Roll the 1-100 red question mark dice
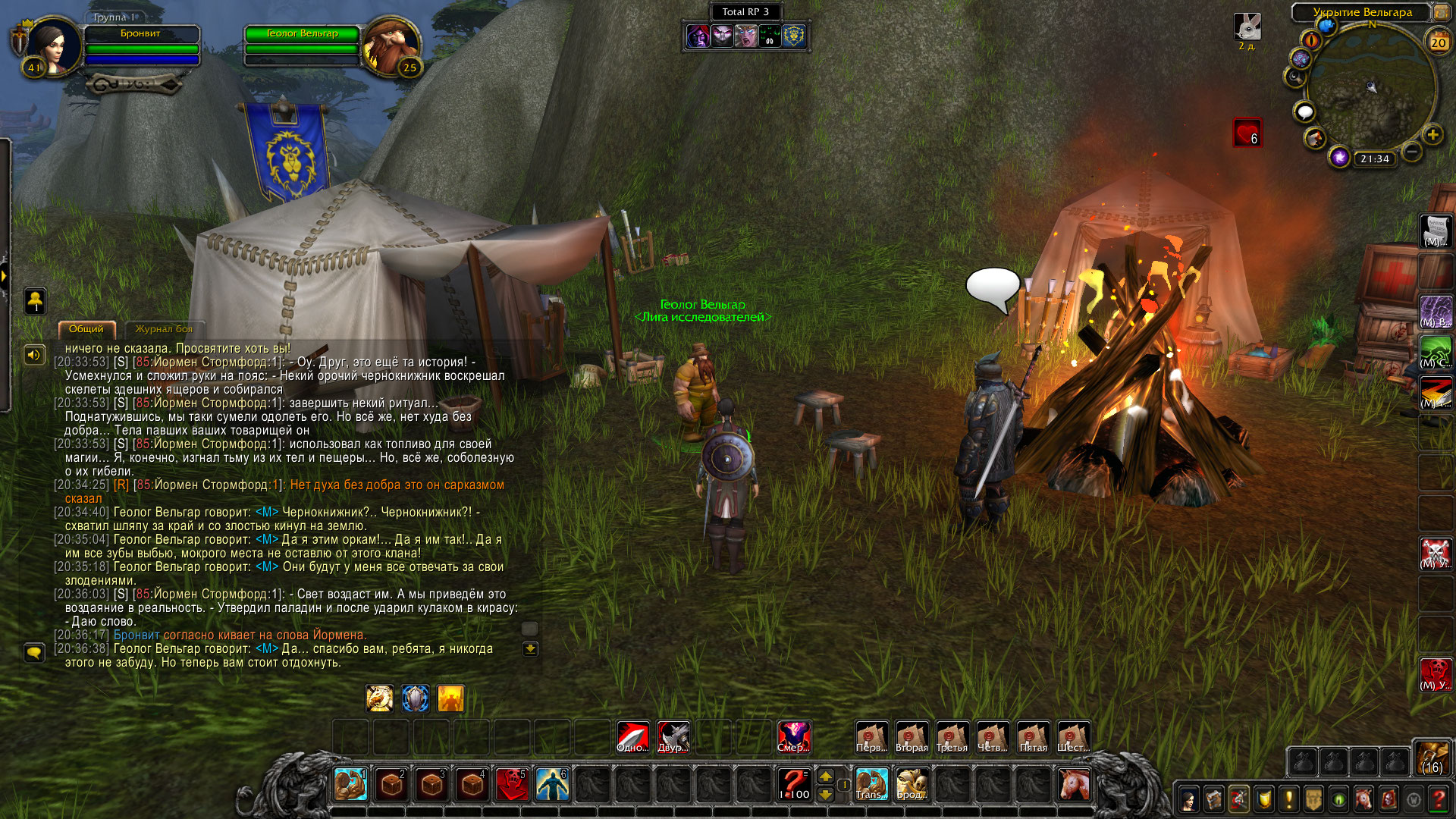 794,783
